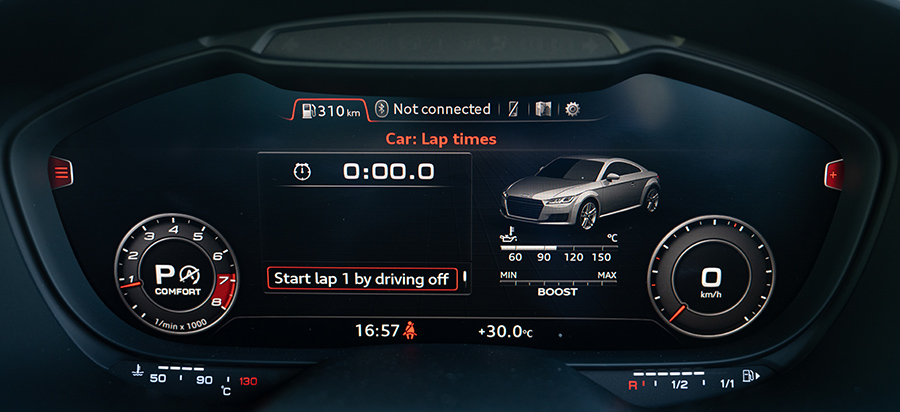Open the navigation map tab
The height and width of the screenshot is (412, 900).
(x=543, y=109)
